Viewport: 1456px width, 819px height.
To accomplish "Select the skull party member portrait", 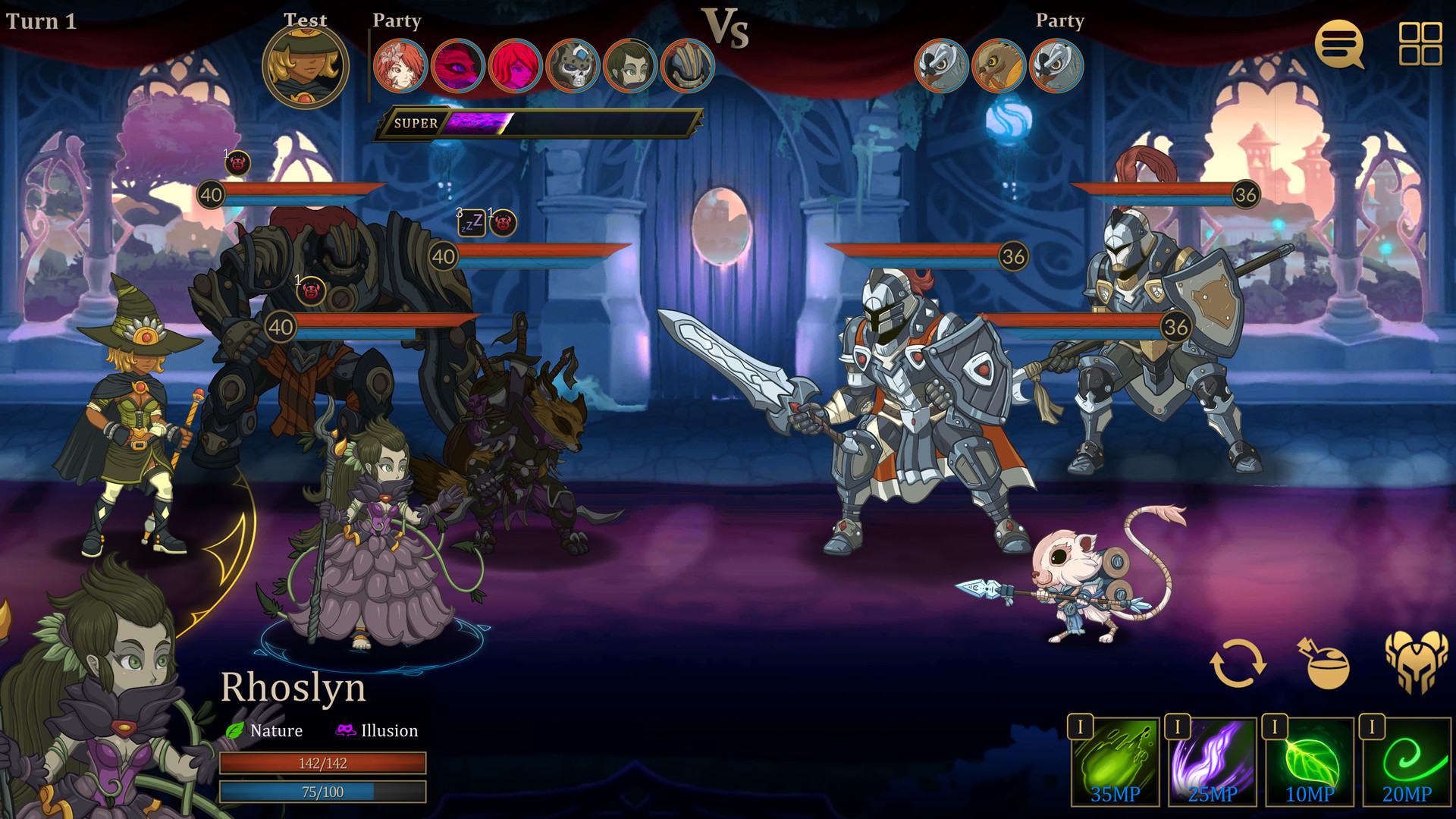I will (573, 66).
